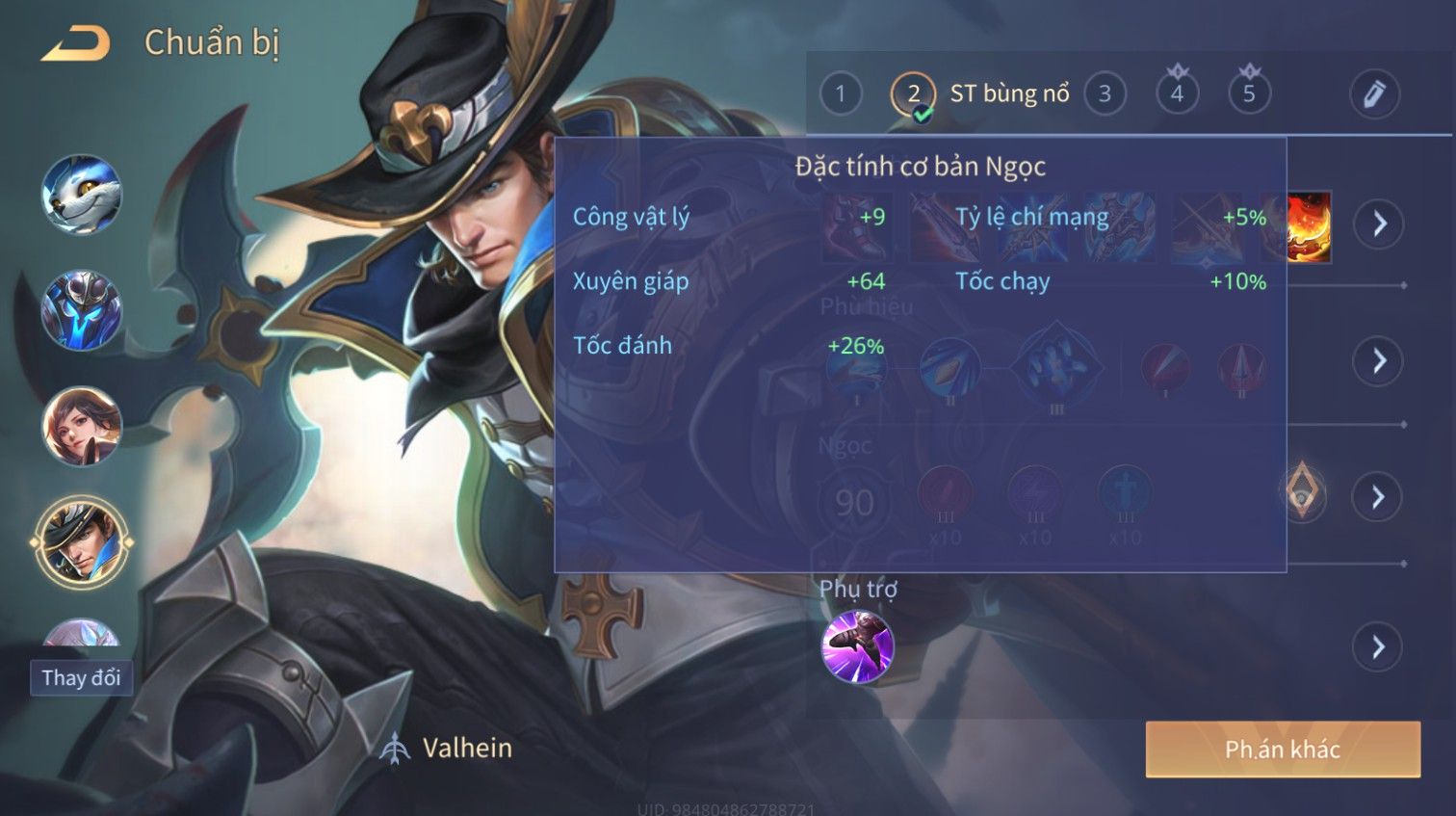Choose the blue armored hero portrait
Image resolution: width=1456 pixels, height=816 pixels.
click(82, 310)
